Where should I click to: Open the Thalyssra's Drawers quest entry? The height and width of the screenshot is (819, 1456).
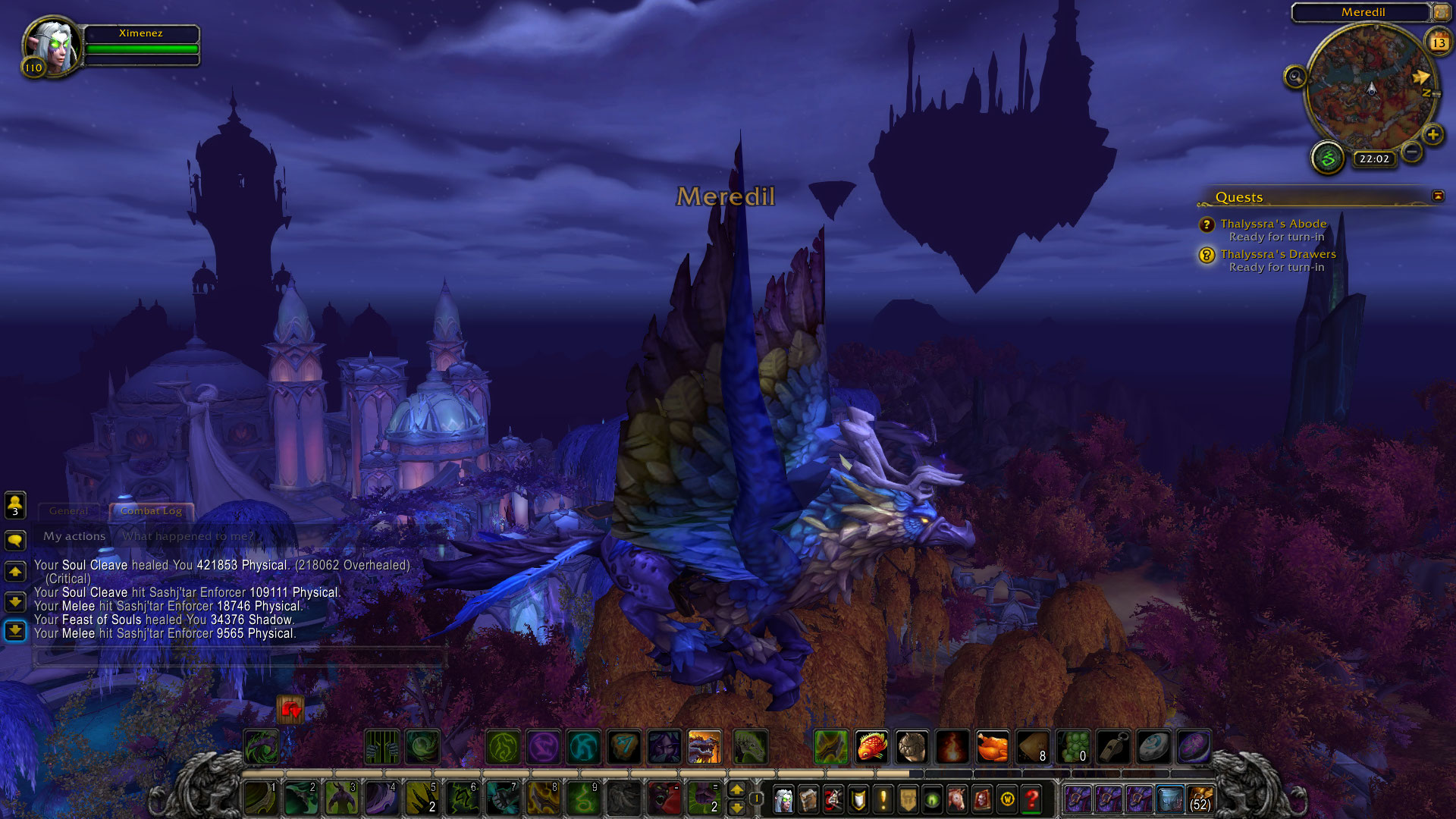coord(1278,254)
